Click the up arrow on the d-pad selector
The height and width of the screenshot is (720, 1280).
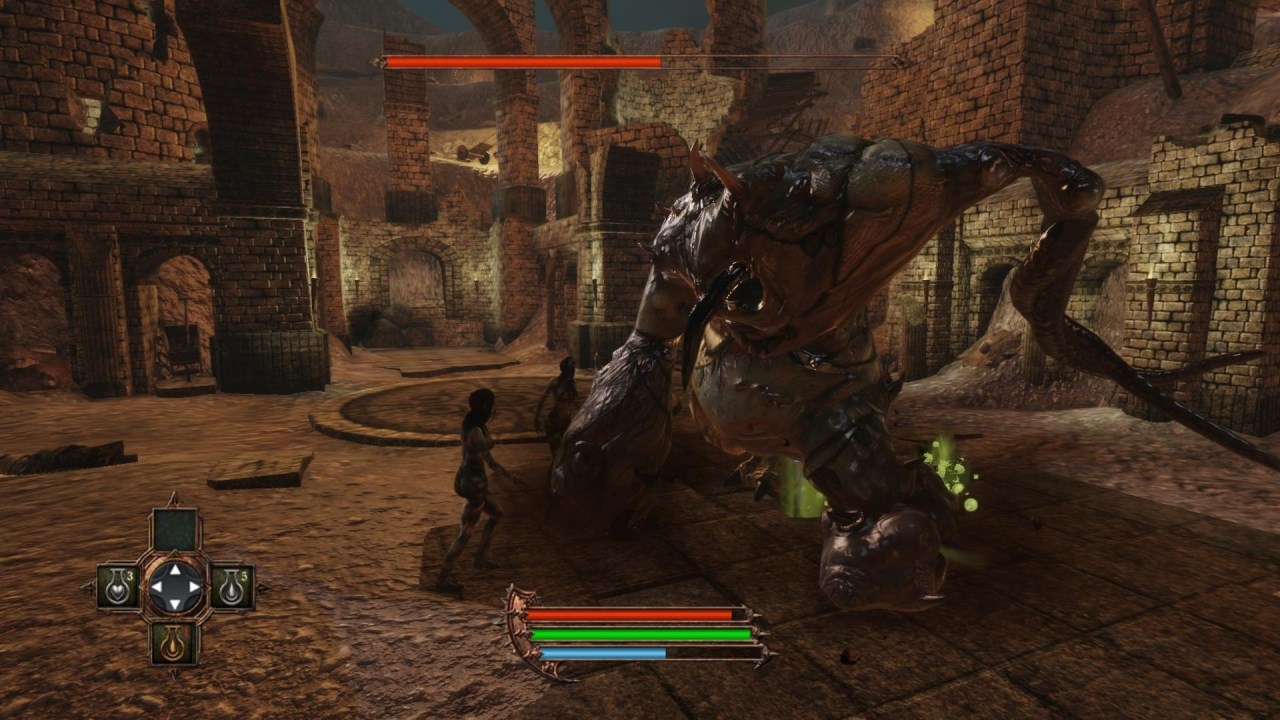click(x=175, y=571)
